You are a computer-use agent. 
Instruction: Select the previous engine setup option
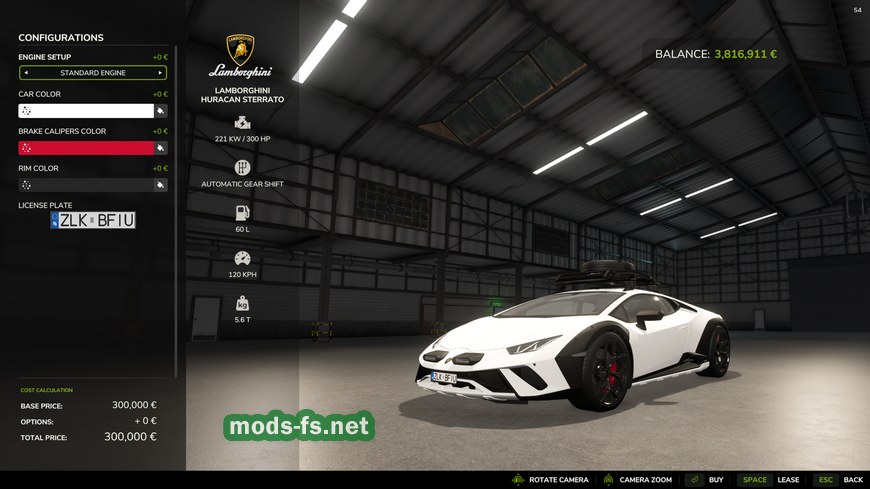pos(26,73)
